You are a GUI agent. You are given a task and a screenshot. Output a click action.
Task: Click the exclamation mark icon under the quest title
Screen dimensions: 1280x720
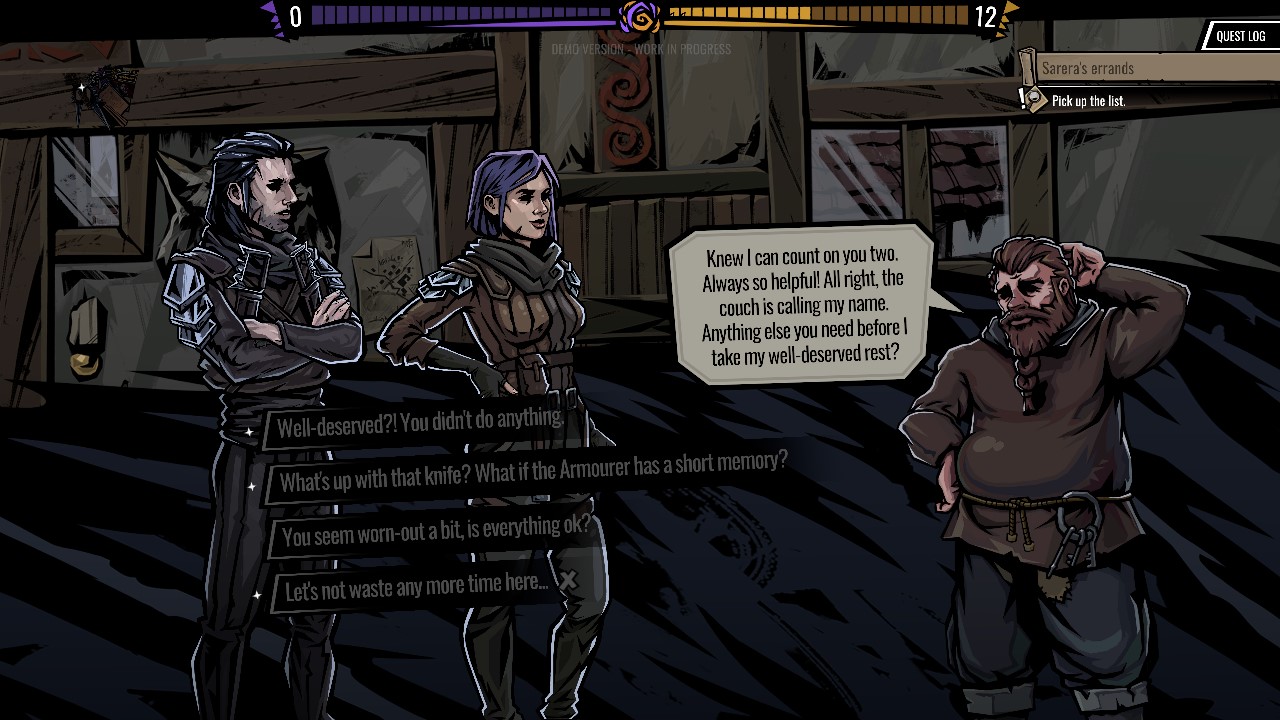(1022, 98)
